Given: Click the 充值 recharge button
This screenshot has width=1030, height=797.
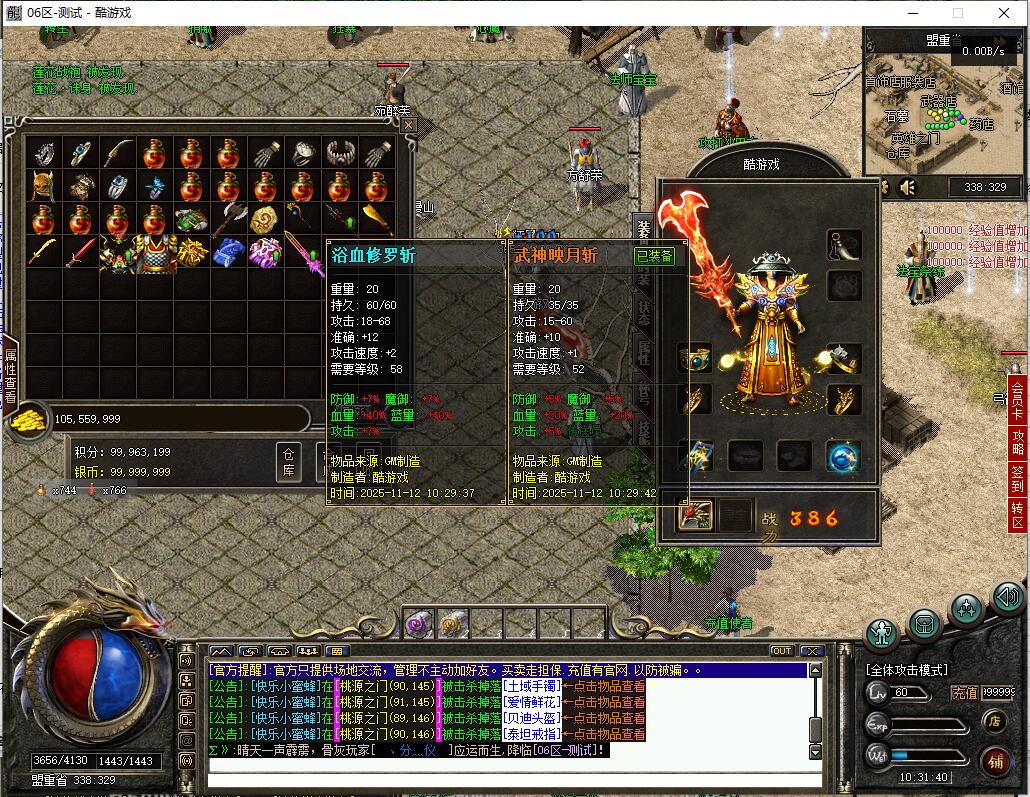Looking at the screenshot, I should [x=964, y=692].
